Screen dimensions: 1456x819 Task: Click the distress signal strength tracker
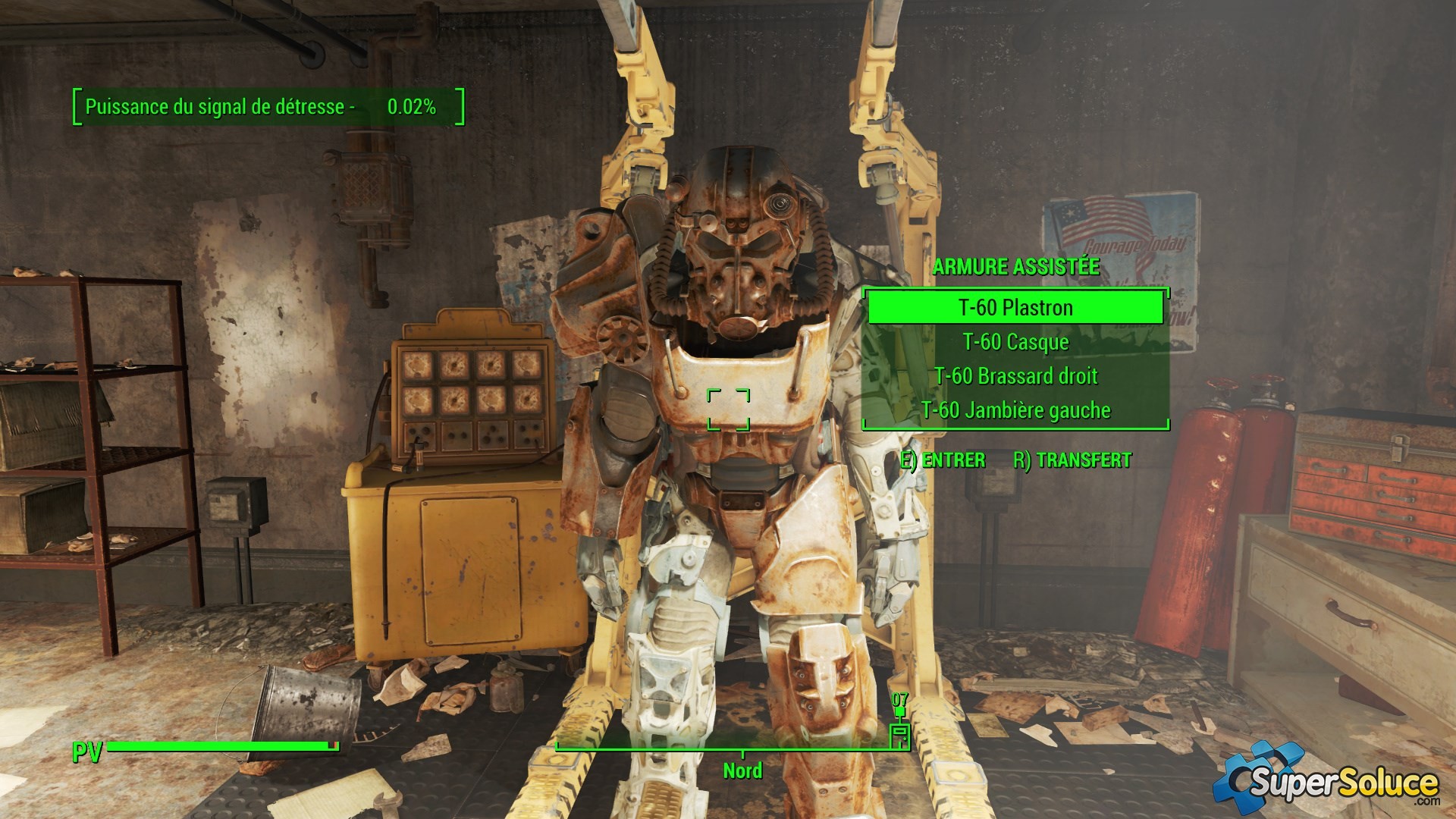pos(268,107)
